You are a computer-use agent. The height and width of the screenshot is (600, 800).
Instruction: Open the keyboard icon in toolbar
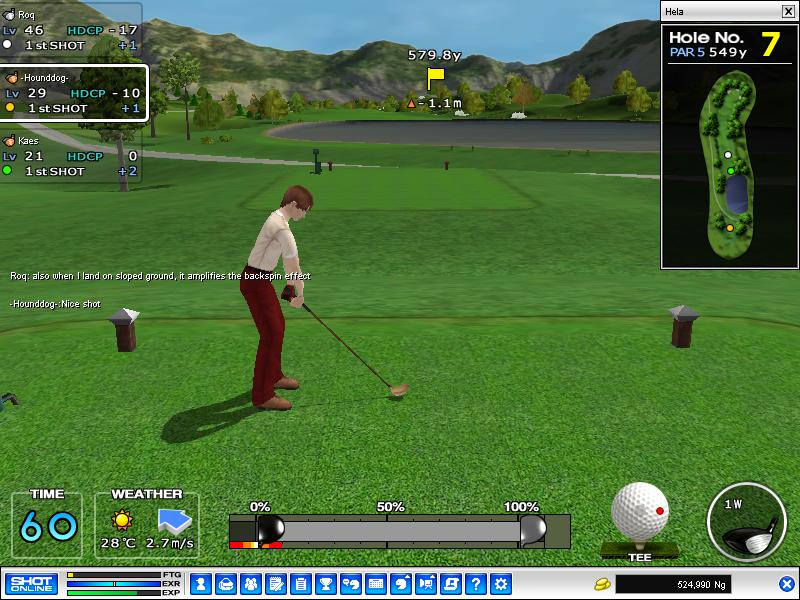(x=376, y=584)
